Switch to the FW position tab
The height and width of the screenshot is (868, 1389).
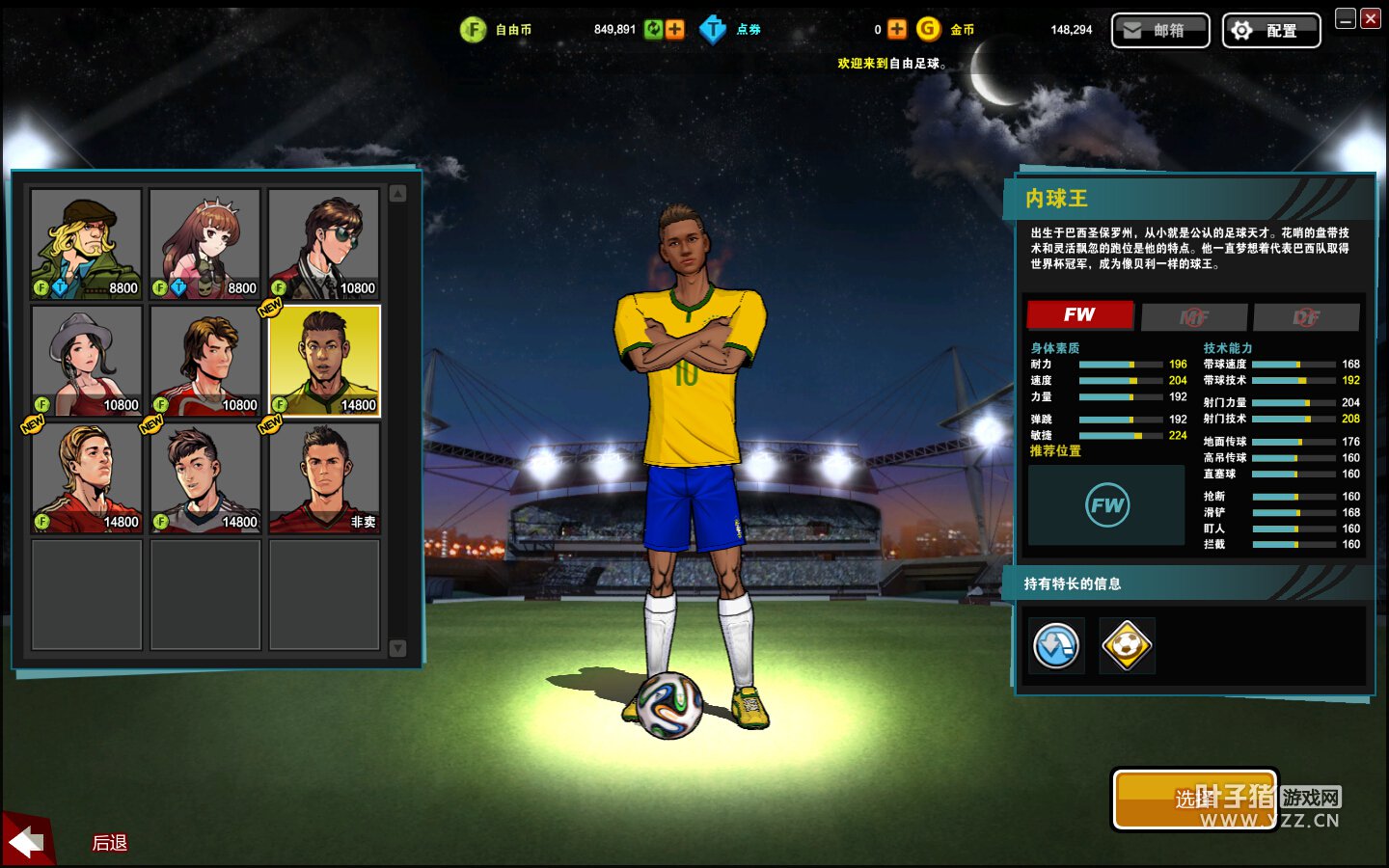[1079, 315]
